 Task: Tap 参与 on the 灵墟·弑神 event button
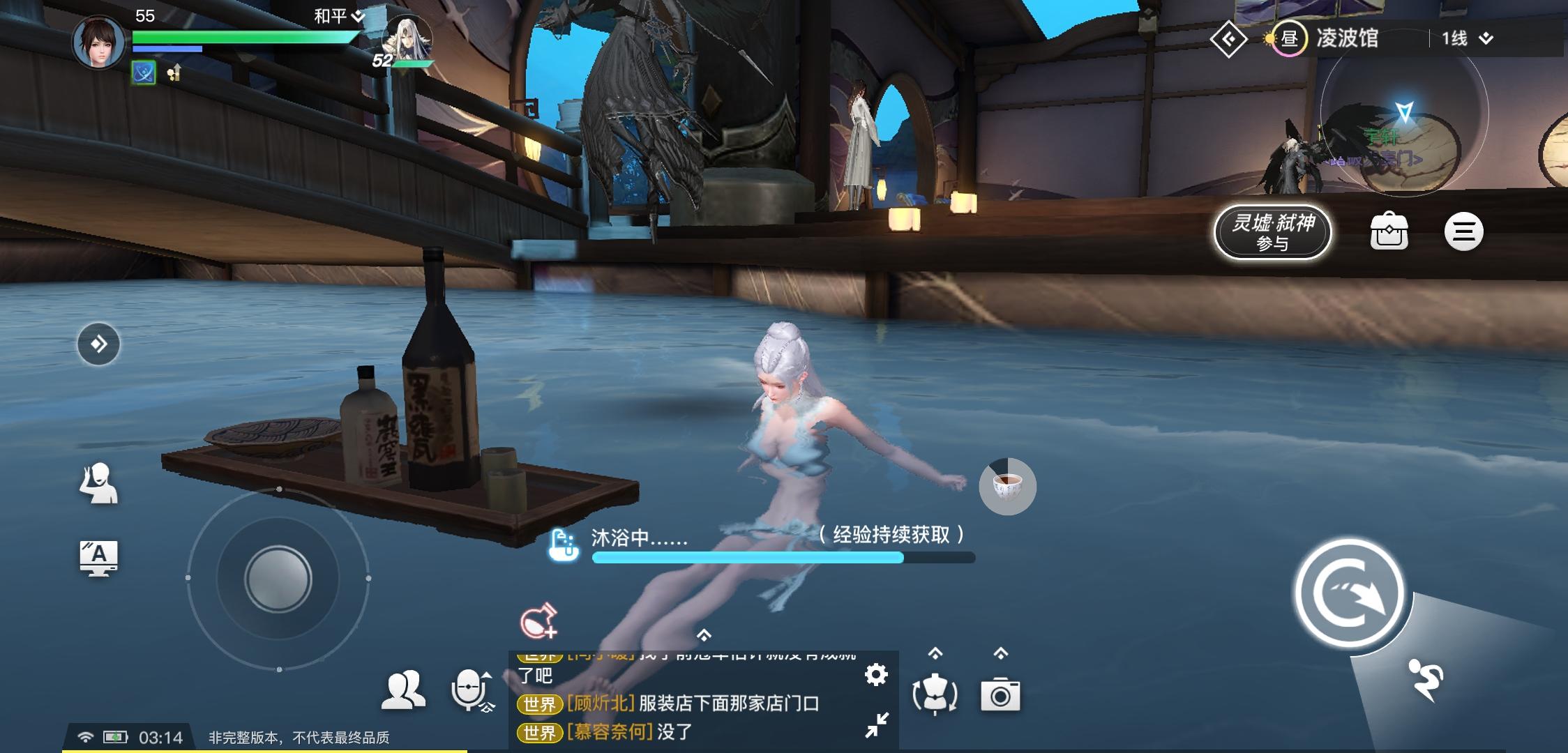[1272, 243]
